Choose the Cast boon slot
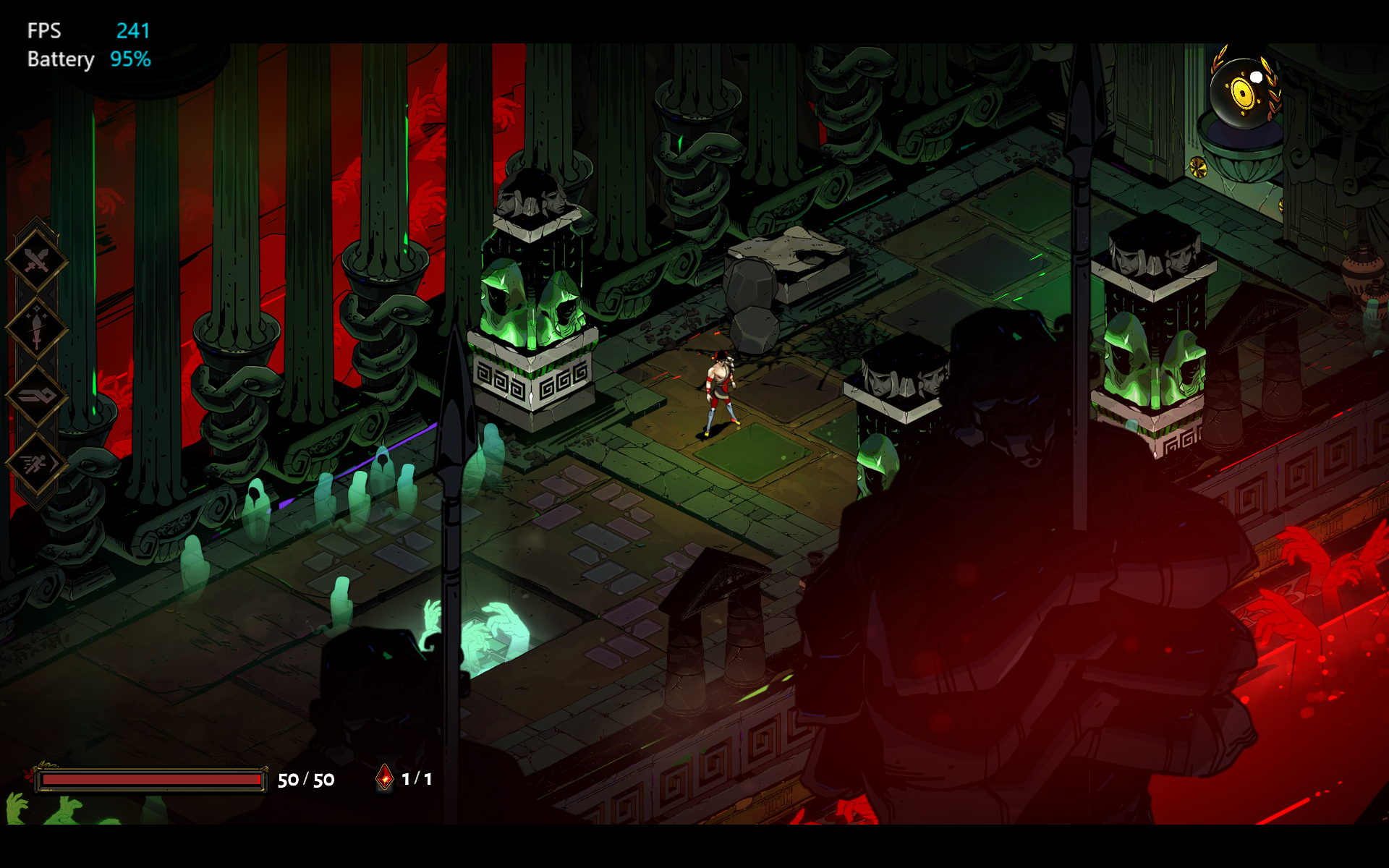This screenshot has height=868, width=1389. (x=36, y=396)
